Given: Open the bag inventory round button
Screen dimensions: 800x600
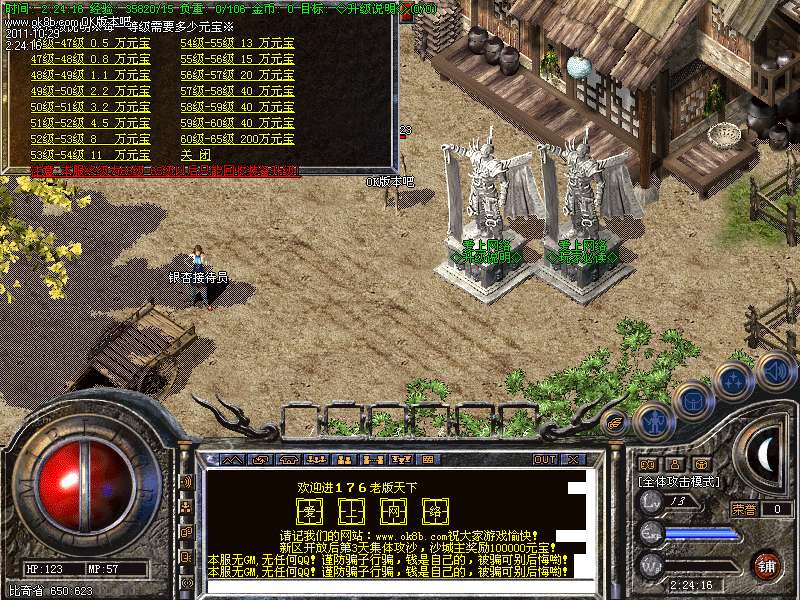Looking at the screenshot, I should point(694,400).
